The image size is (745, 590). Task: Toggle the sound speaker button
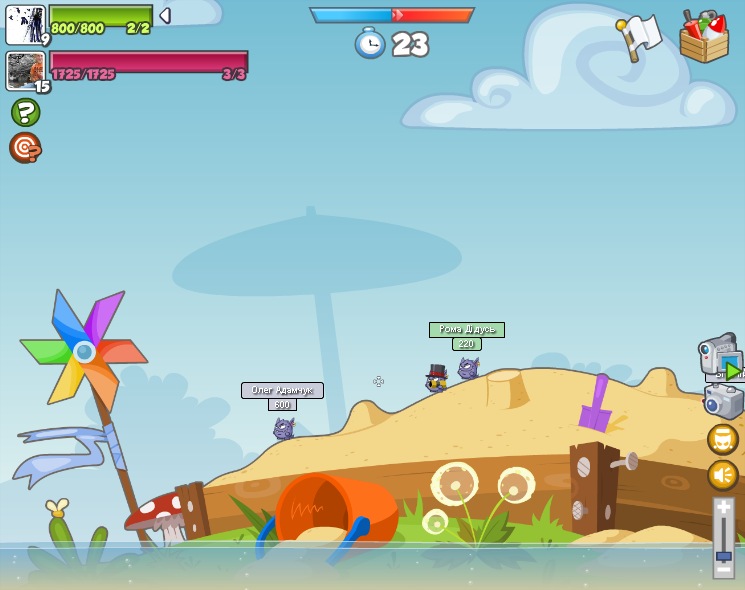point(722,474)
